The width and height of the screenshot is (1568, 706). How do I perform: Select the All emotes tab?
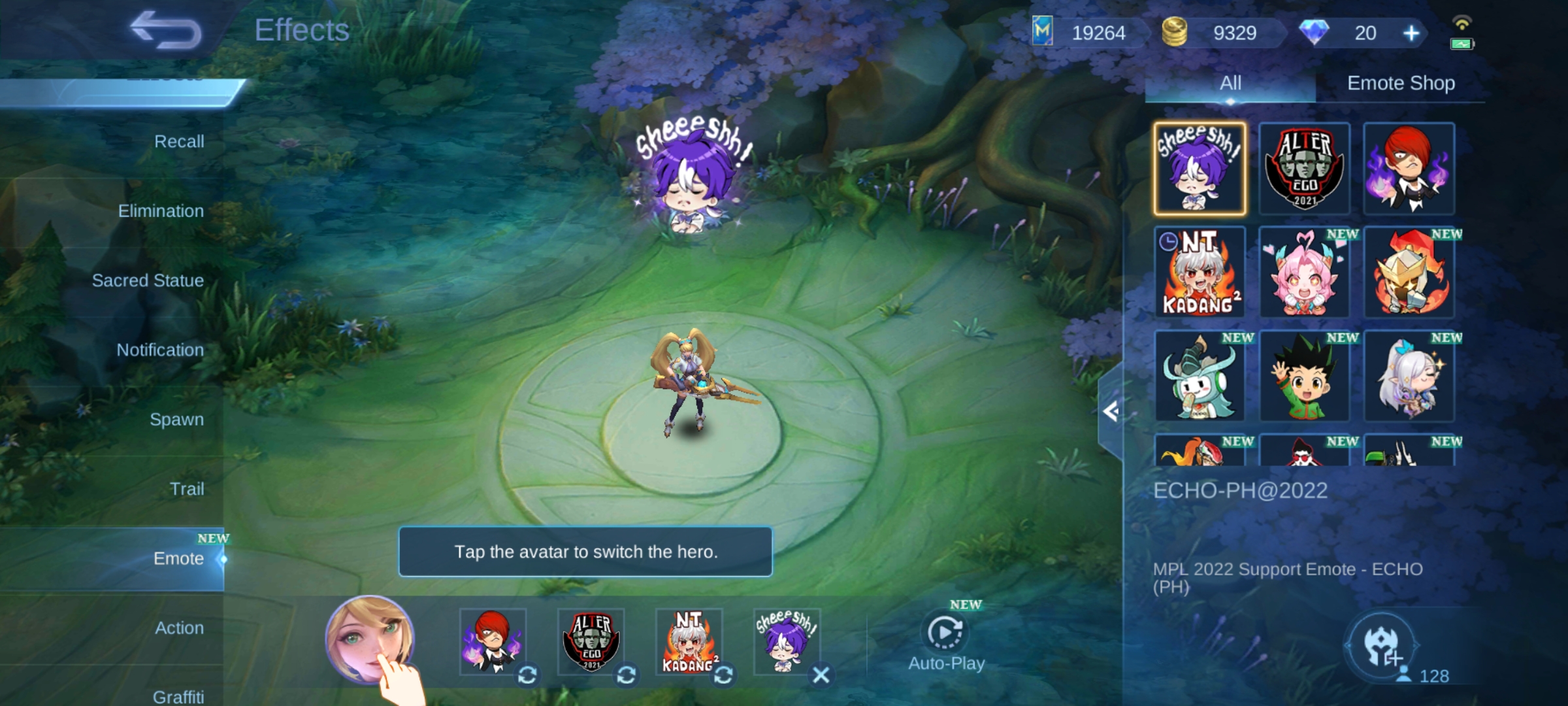[x=1230, y=83]
